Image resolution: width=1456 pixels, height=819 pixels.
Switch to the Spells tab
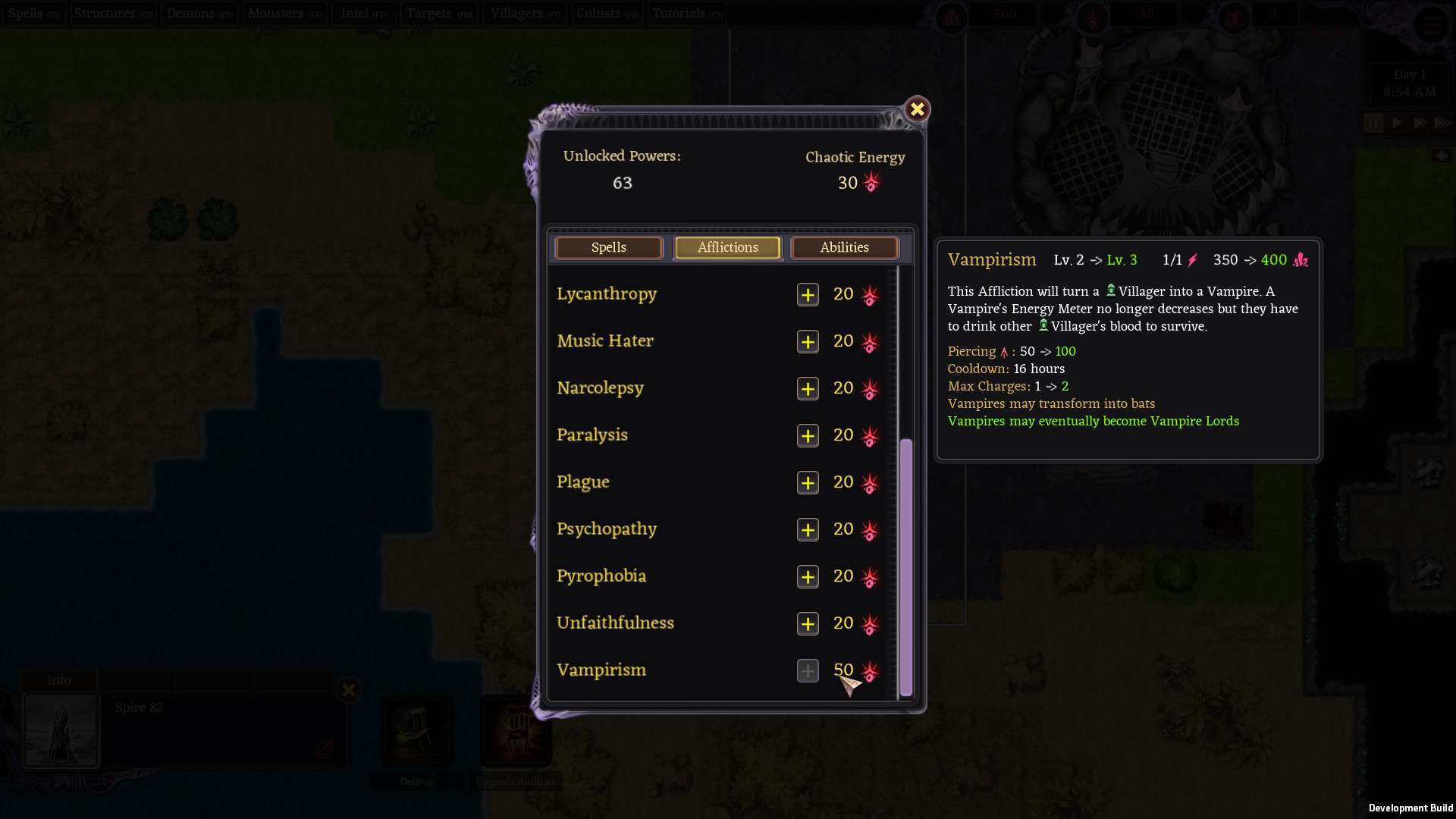[x=609, y=248]
